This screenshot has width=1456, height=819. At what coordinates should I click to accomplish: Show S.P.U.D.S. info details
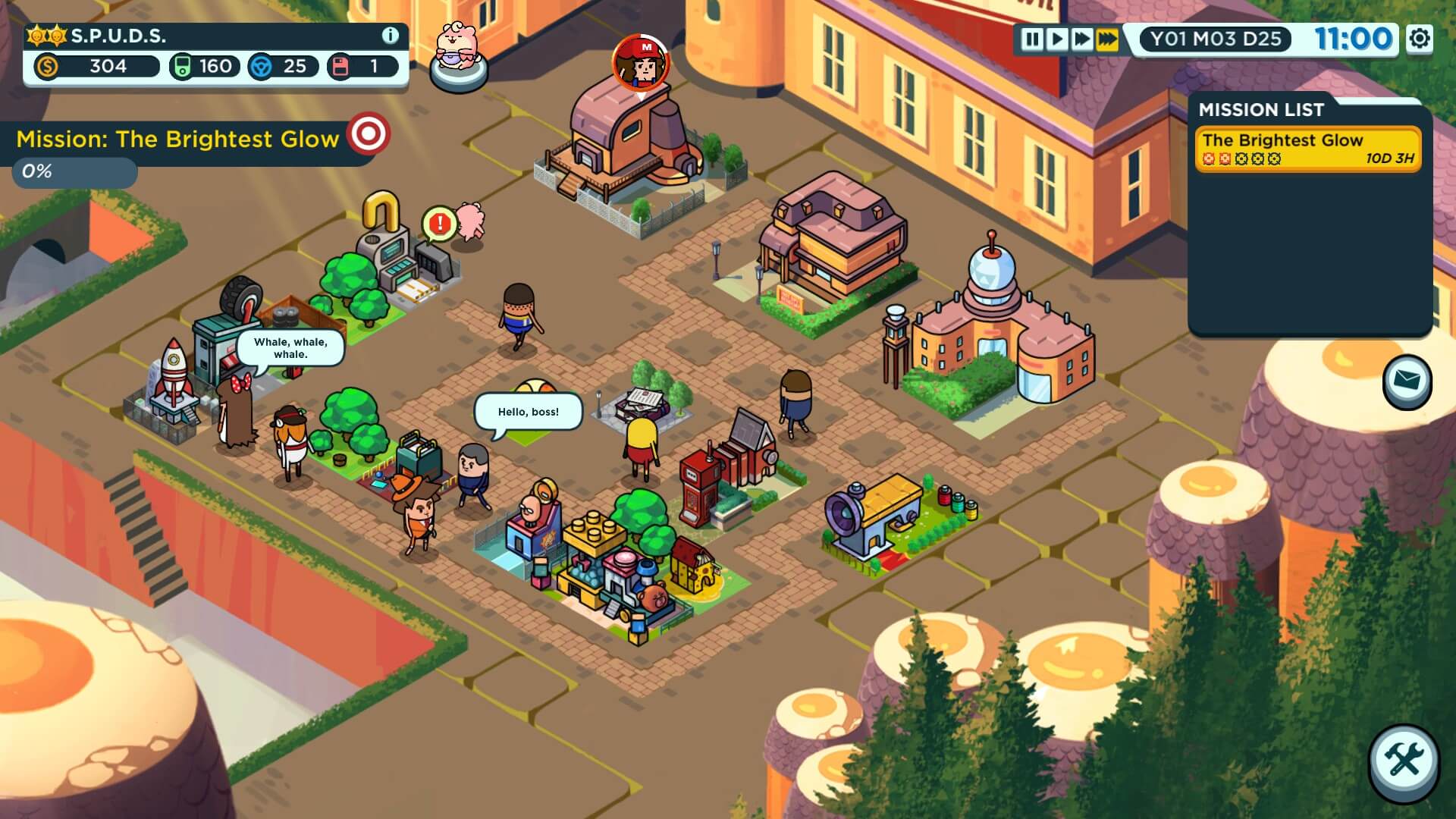pos(390,36)
